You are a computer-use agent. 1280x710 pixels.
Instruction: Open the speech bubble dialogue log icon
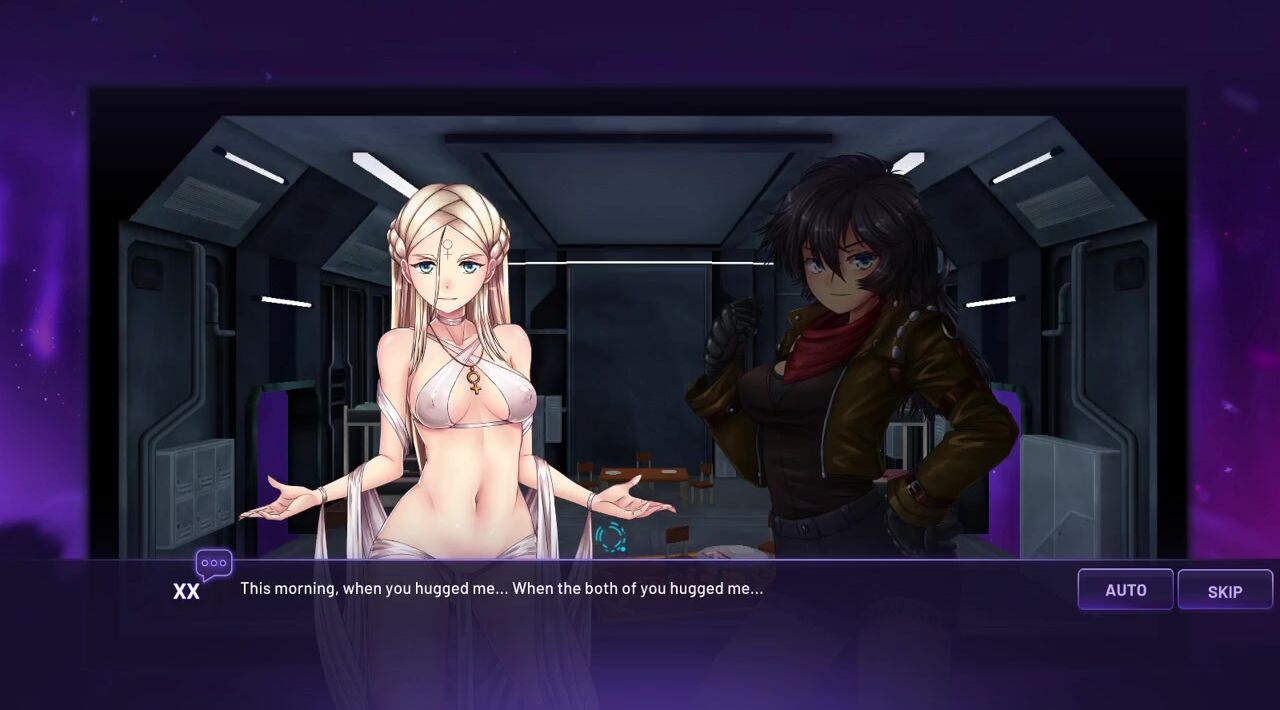pos(214,564)
